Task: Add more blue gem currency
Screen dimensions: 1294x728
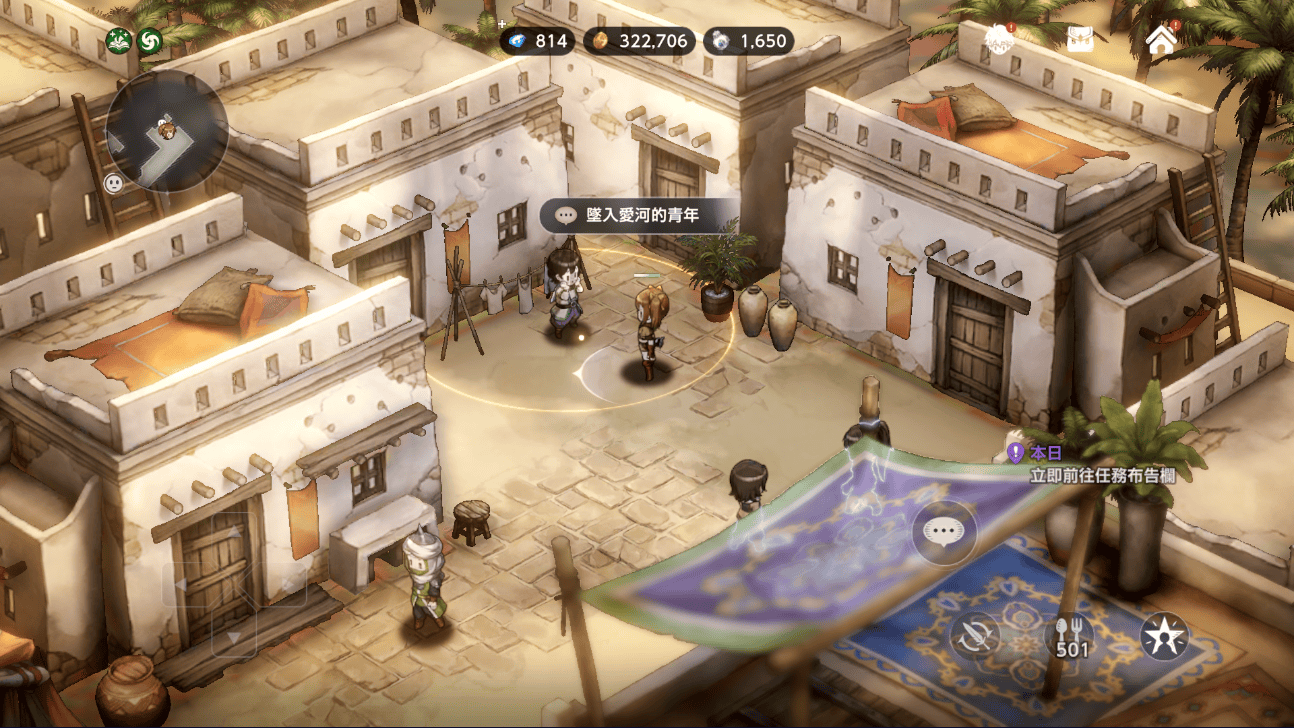Action: 503,26
